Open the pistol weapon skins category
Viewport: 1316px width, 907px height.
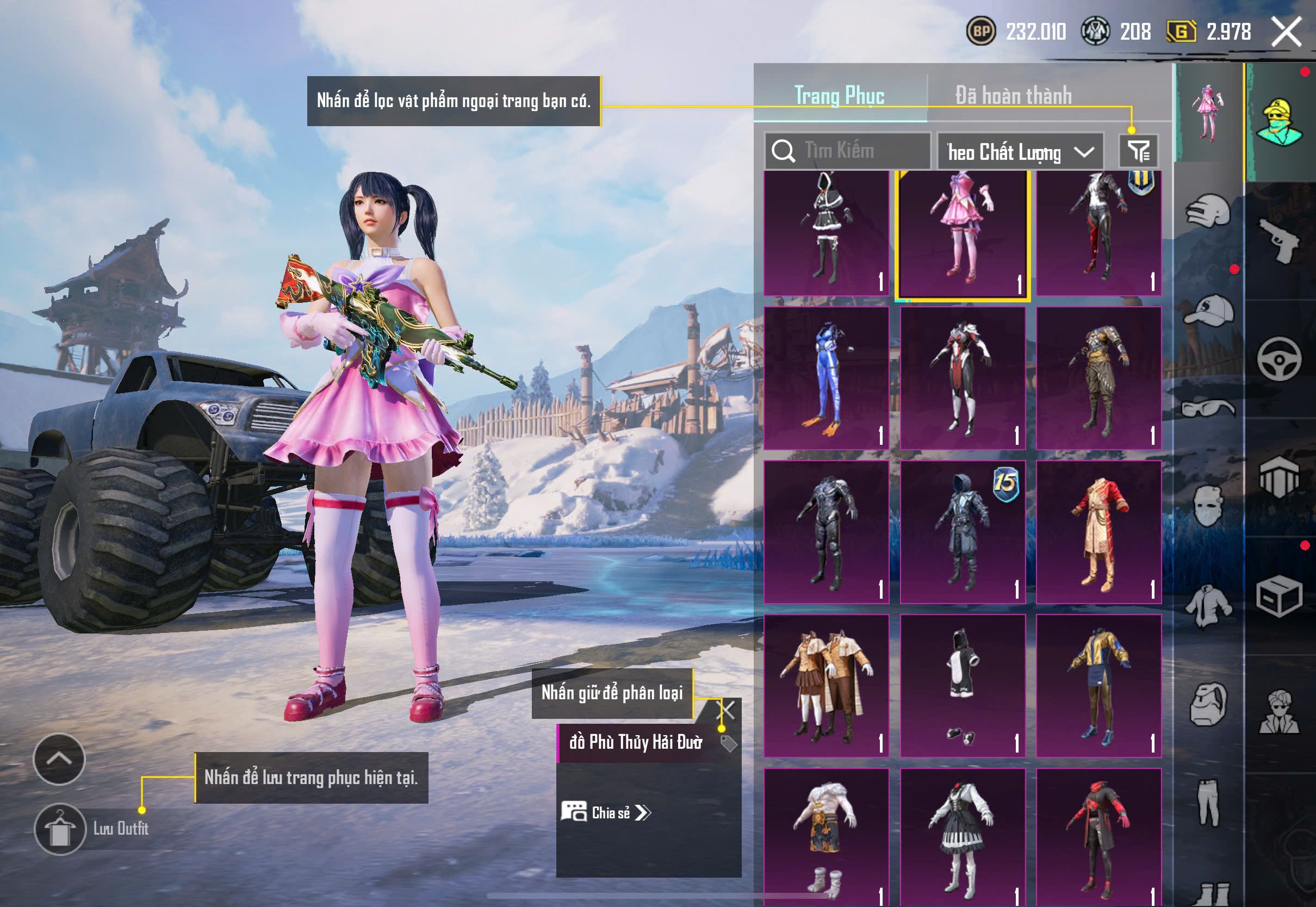tap(1280, 241)
